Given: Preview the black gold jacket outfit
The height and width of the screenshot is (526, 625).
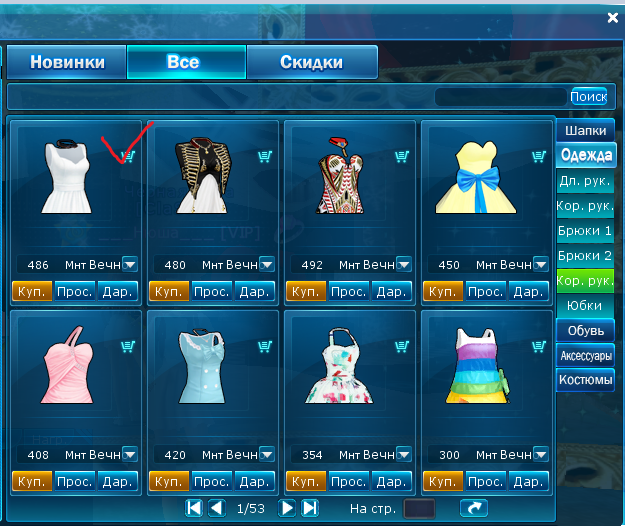Looking at the screenshot, I should (211, 292).
